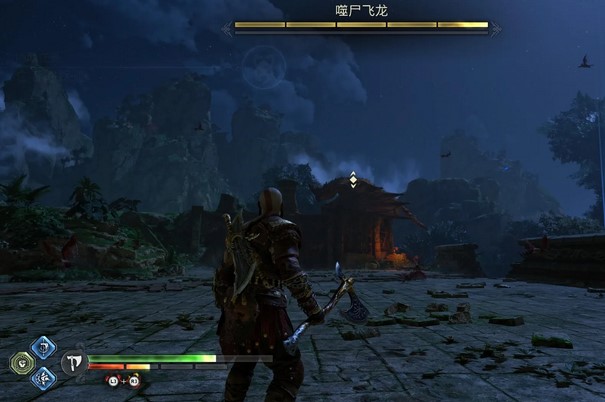Select the Leviathan Axe weapon icon
The image size is (605, 402).
[73, 363]
